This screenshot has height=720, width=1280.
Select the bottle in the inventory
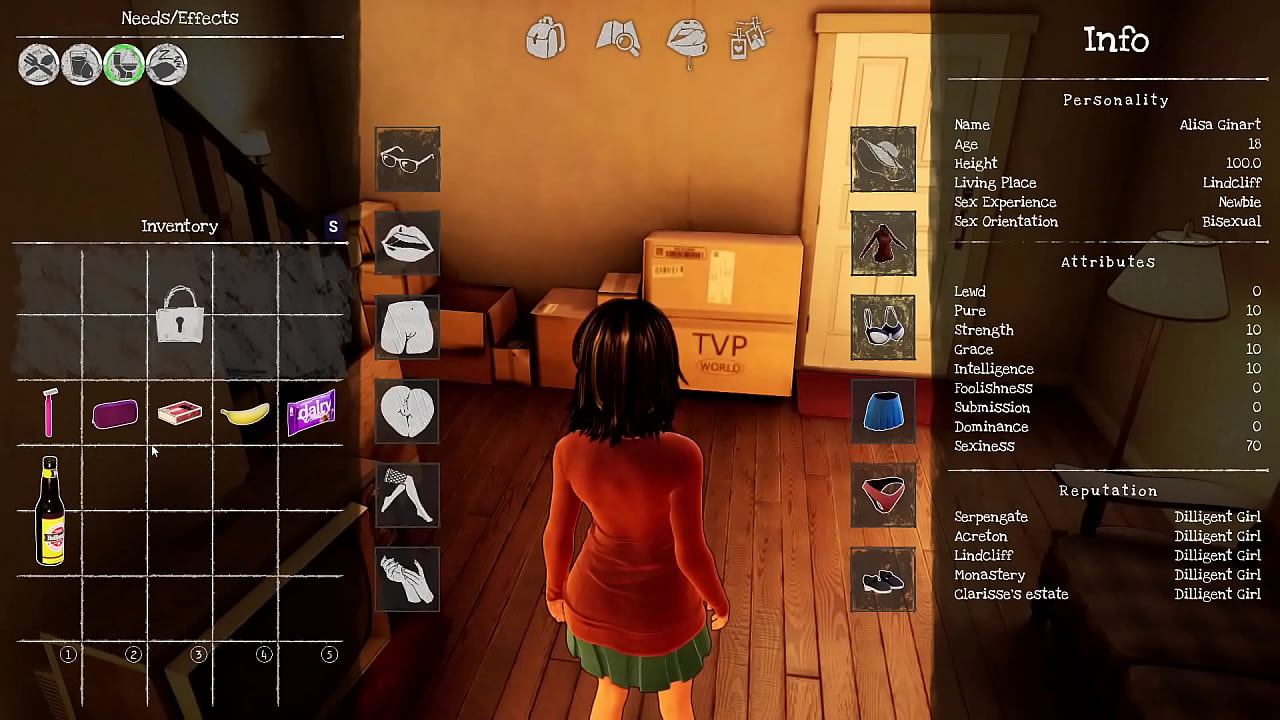(x=49, y=511)
